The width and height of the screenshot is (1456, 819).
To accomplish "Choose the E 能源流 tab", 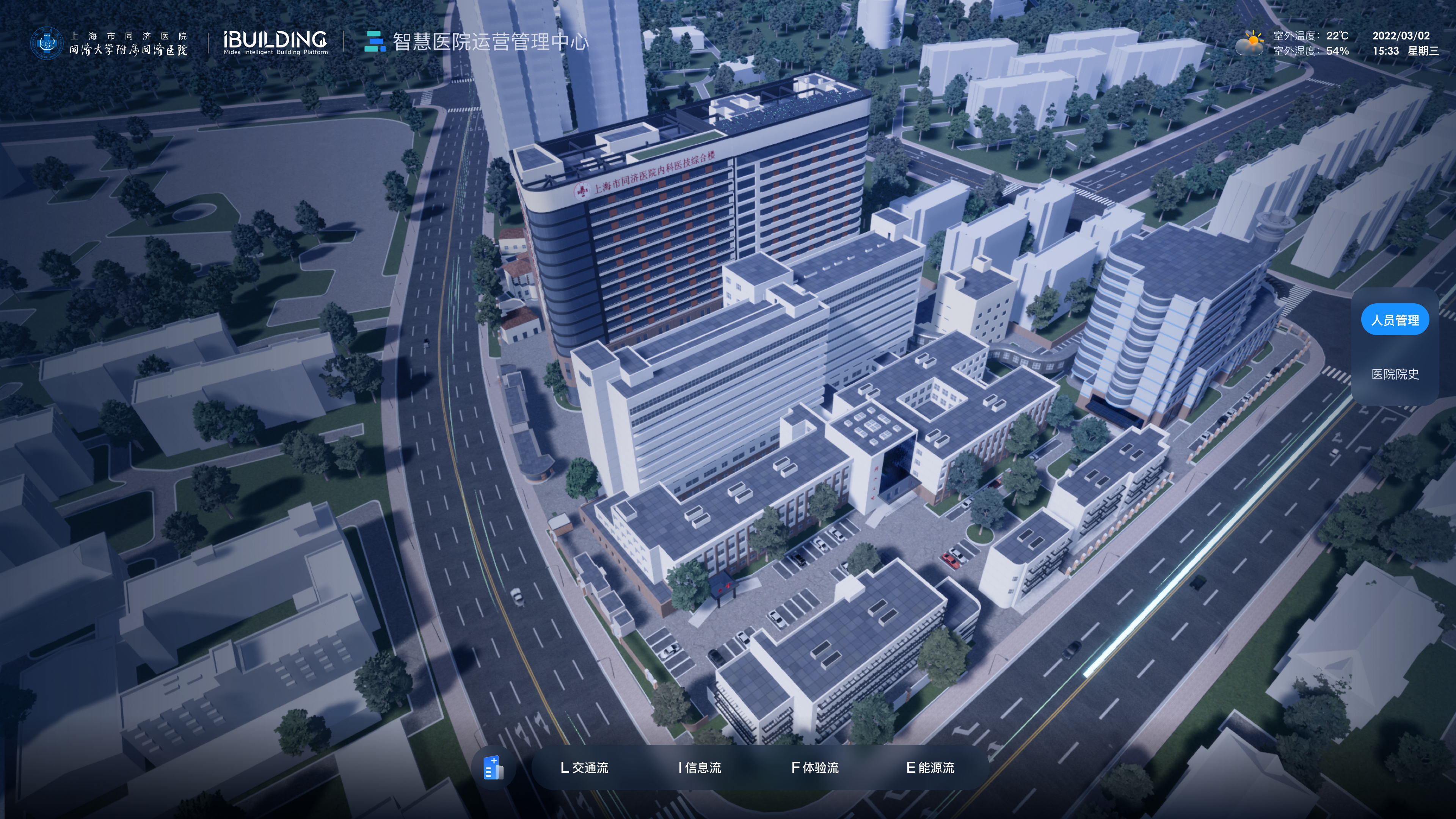I will coord(930,767).
